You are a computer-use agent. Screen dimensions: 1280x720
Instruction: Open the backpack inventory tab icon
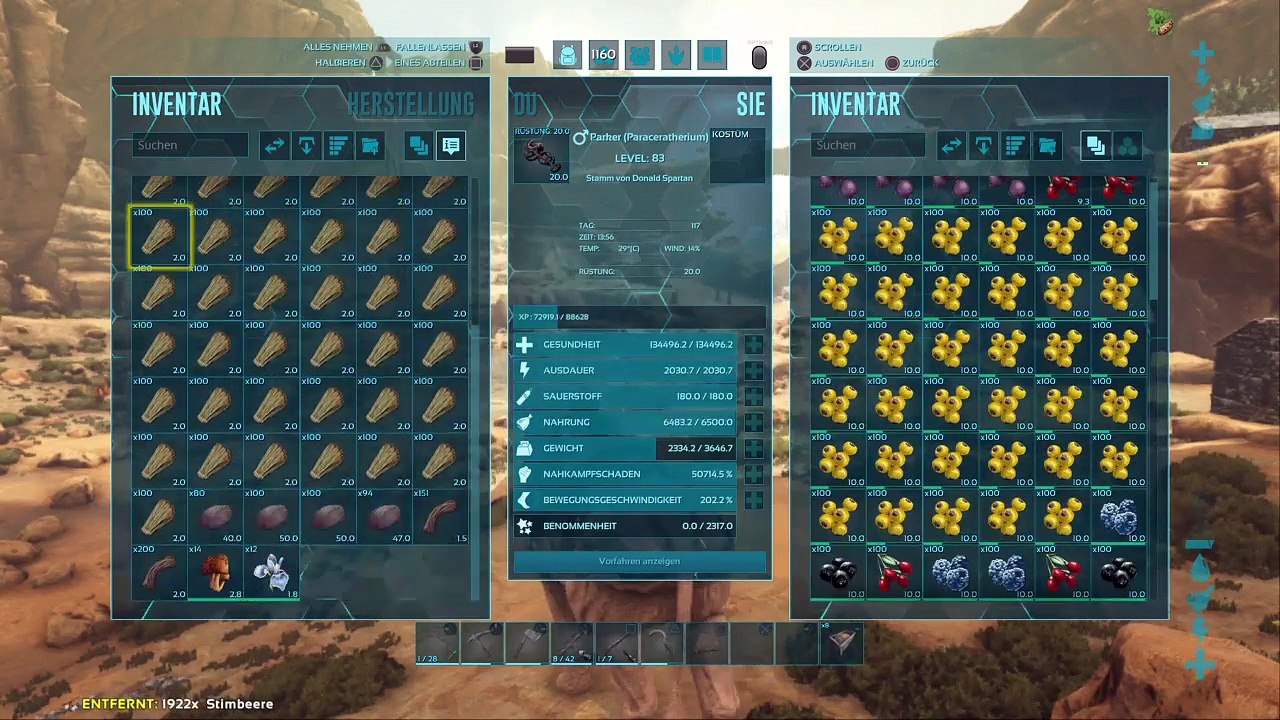pyautogui.click(x=567, y=56)
